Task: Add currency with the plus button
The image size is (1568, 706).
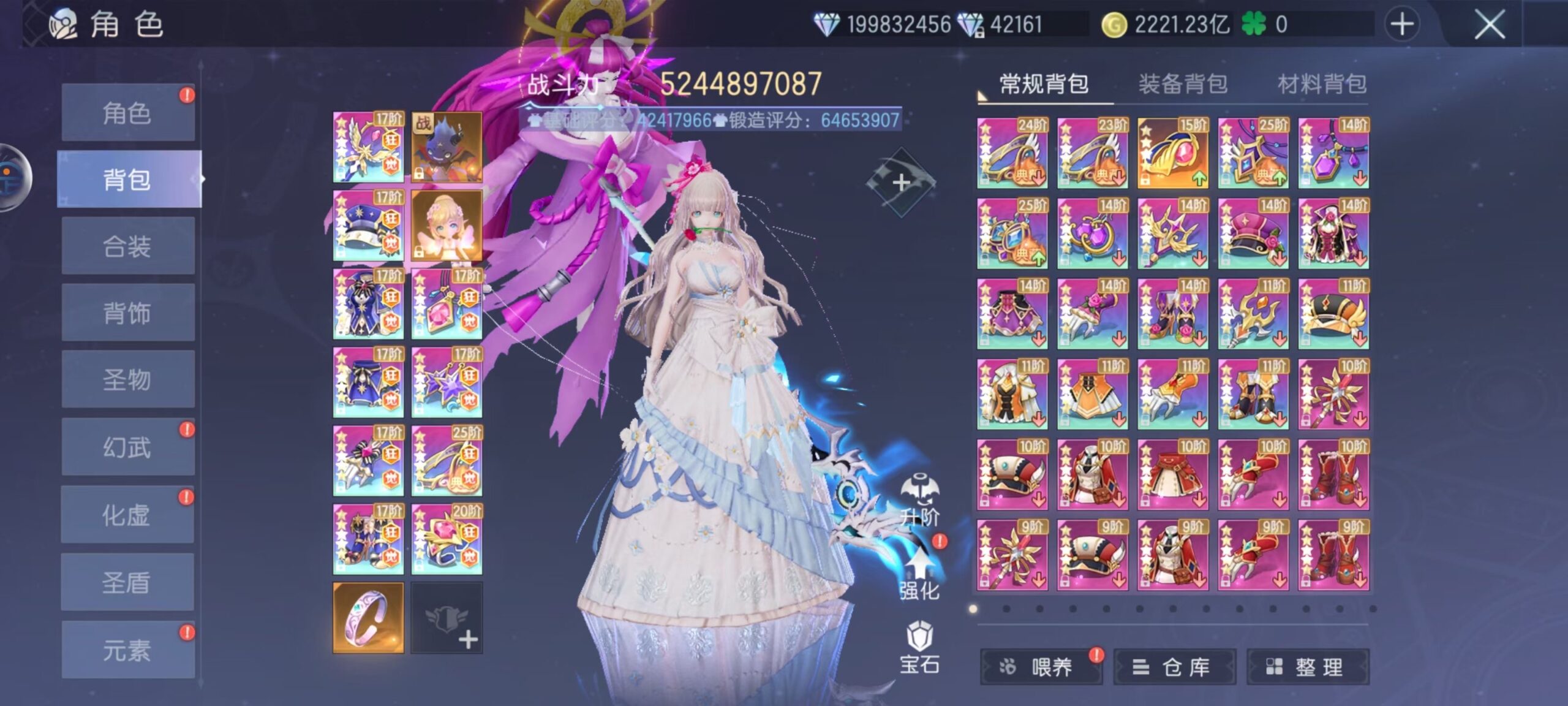Action: tap(1402, 25)
